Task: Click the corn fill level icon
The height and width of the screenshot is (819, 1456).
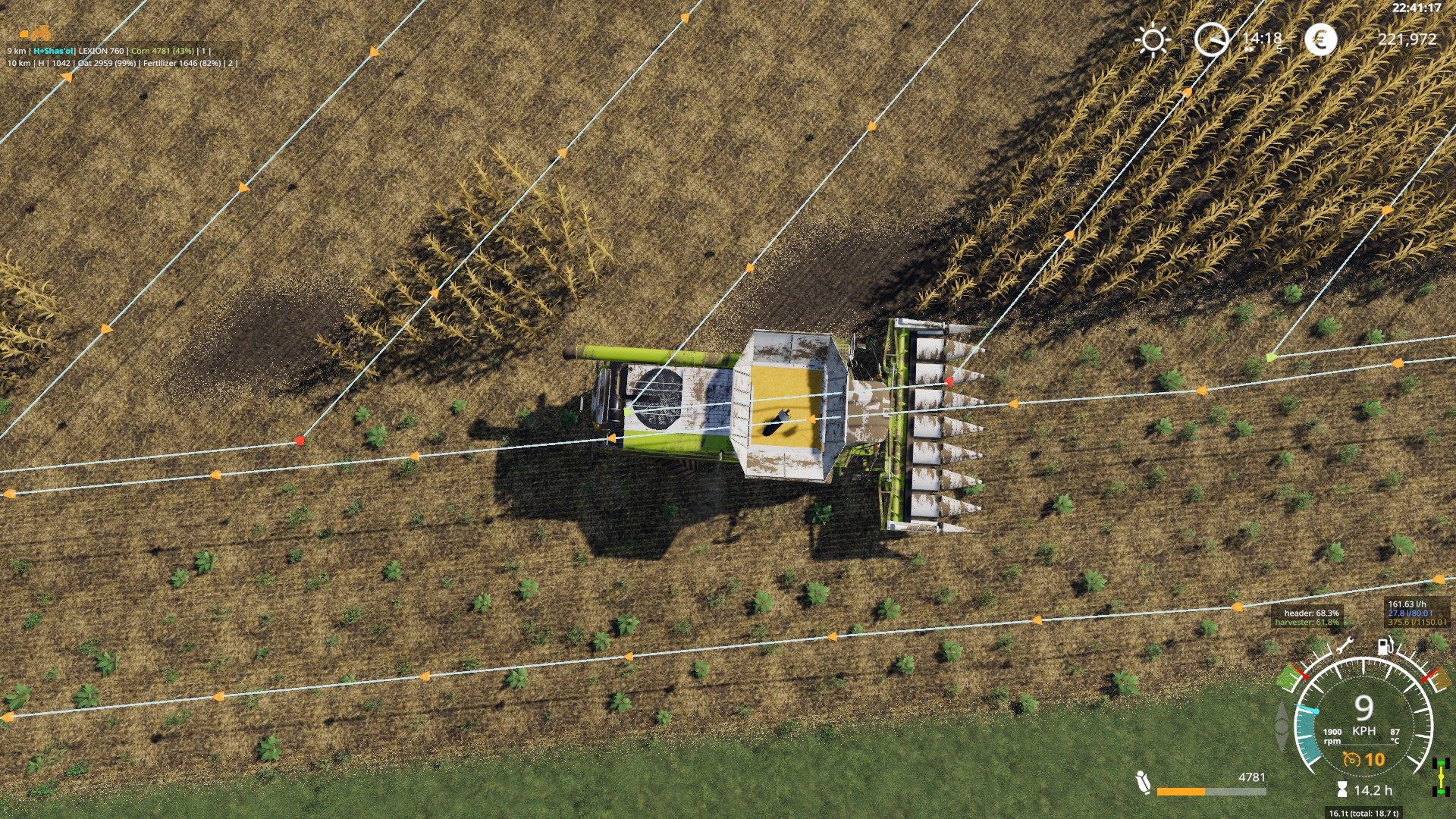Action: pos(1142,782)
